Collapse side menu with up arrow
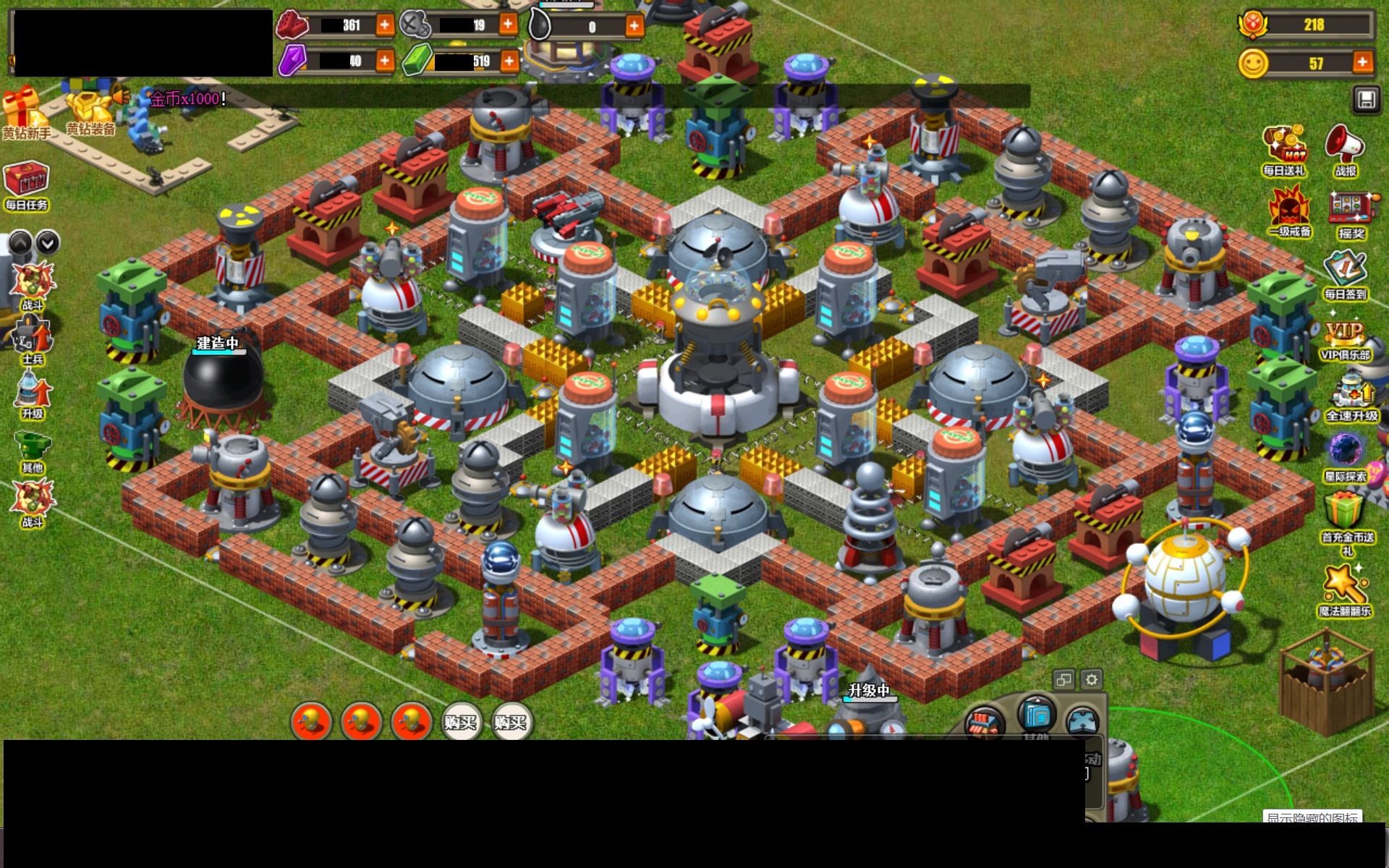Viewport: 1389px width, 868px height. point(20,242)
